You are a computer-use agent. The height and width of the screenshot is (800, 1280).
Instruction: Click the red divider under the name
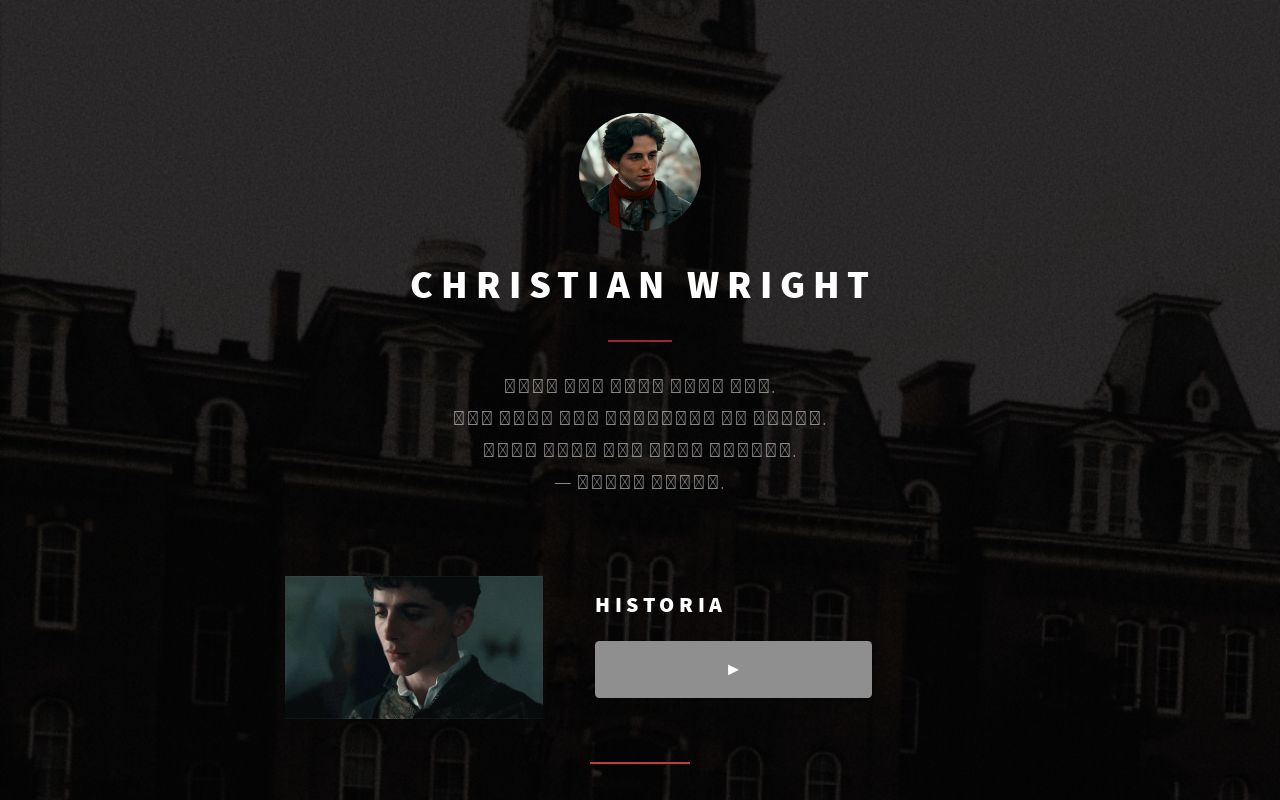coord(639,340)
